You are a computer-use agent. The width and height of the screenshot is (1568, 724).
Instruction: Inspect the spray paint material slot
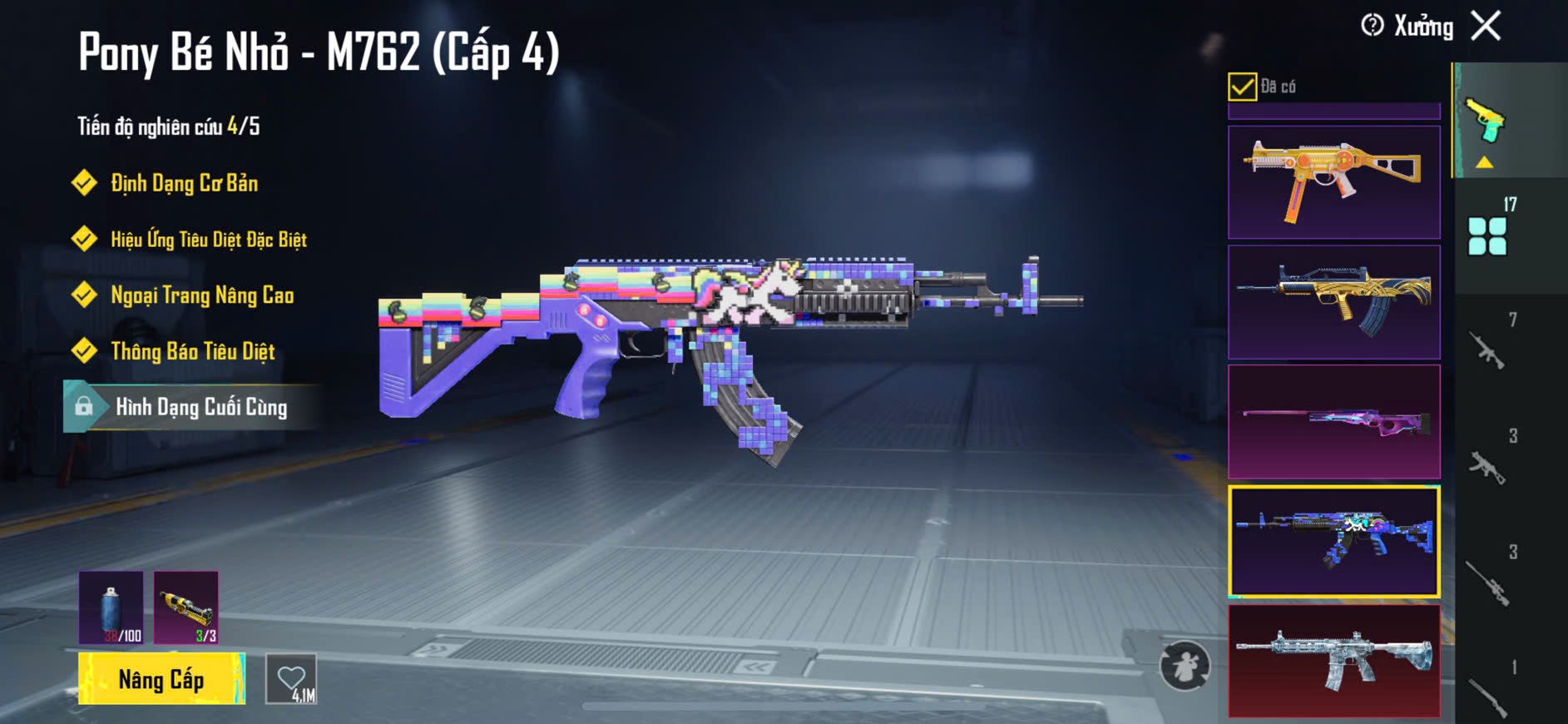111,607
